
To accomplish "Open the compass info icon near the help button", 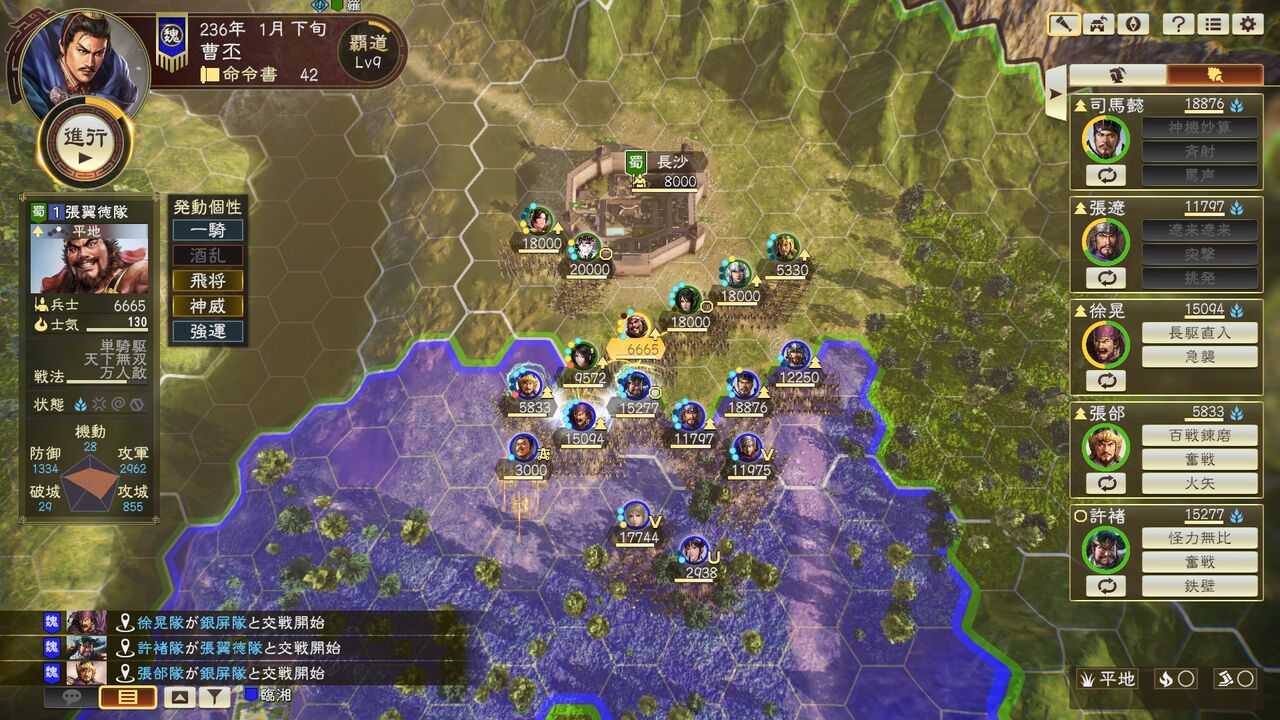I will pyautogui.click(x=1131, y=23).
